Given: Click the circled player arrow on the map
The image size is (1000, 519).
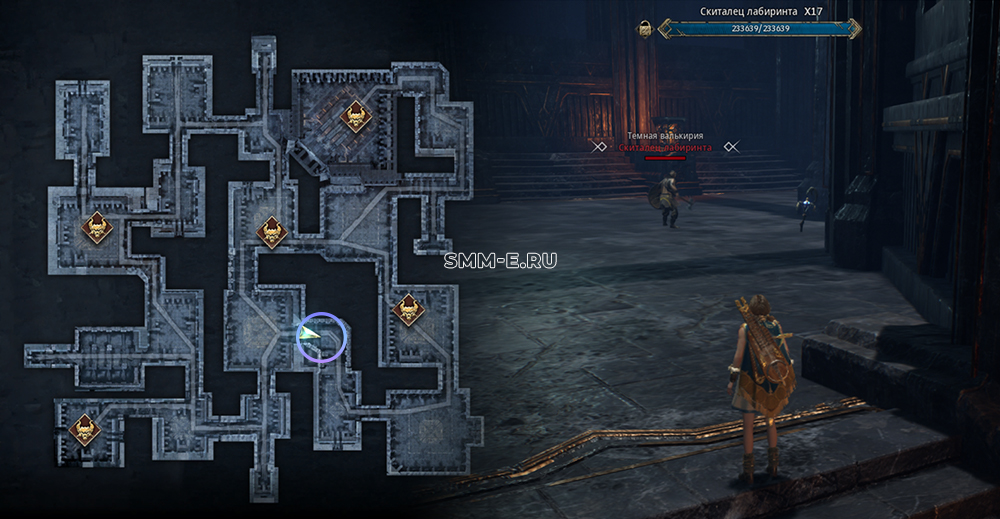Looking at the screenshot, I should [x=310, y=338].
